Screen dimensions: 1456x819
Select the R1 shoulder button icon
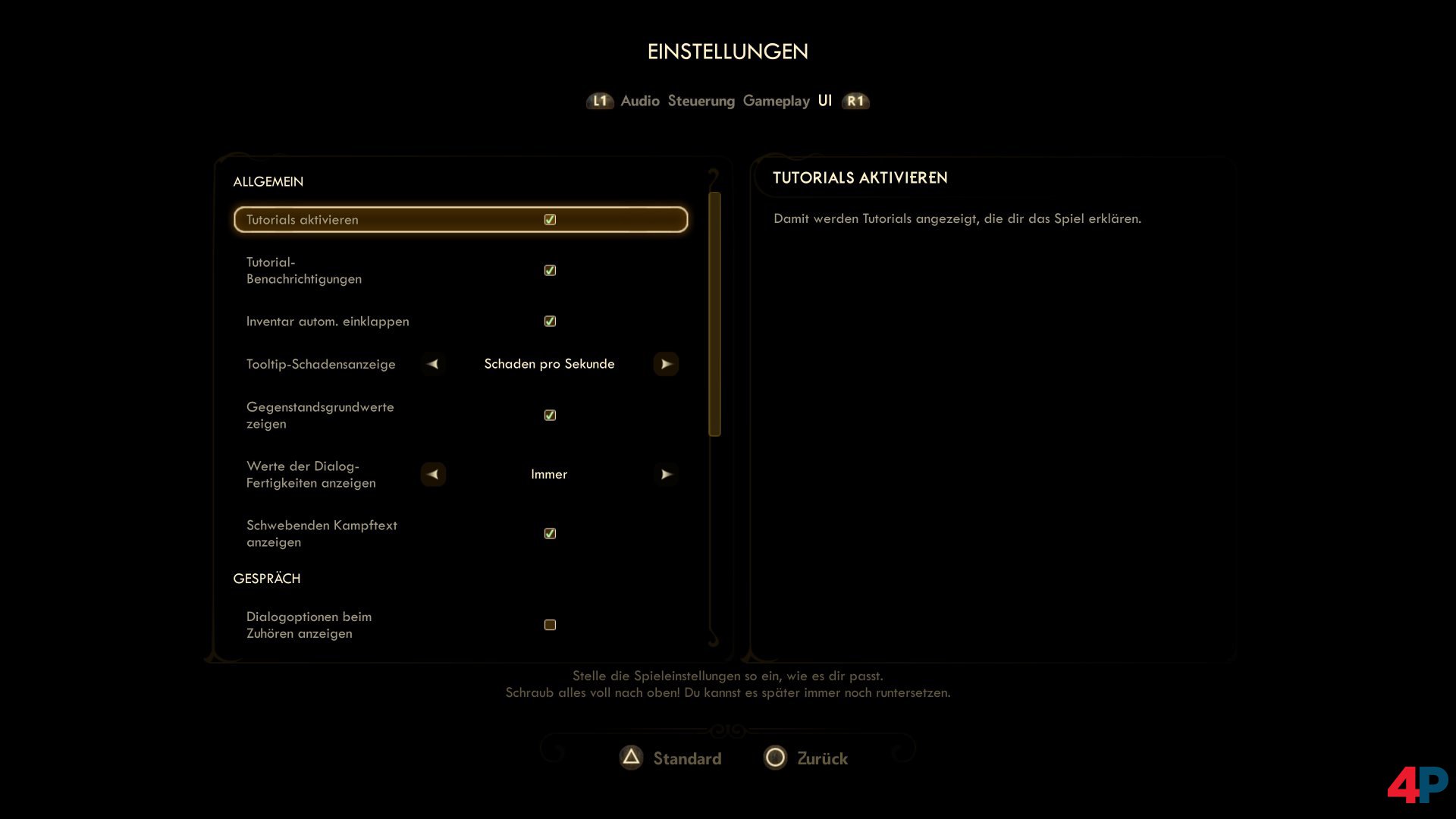[x=855, y=101]
